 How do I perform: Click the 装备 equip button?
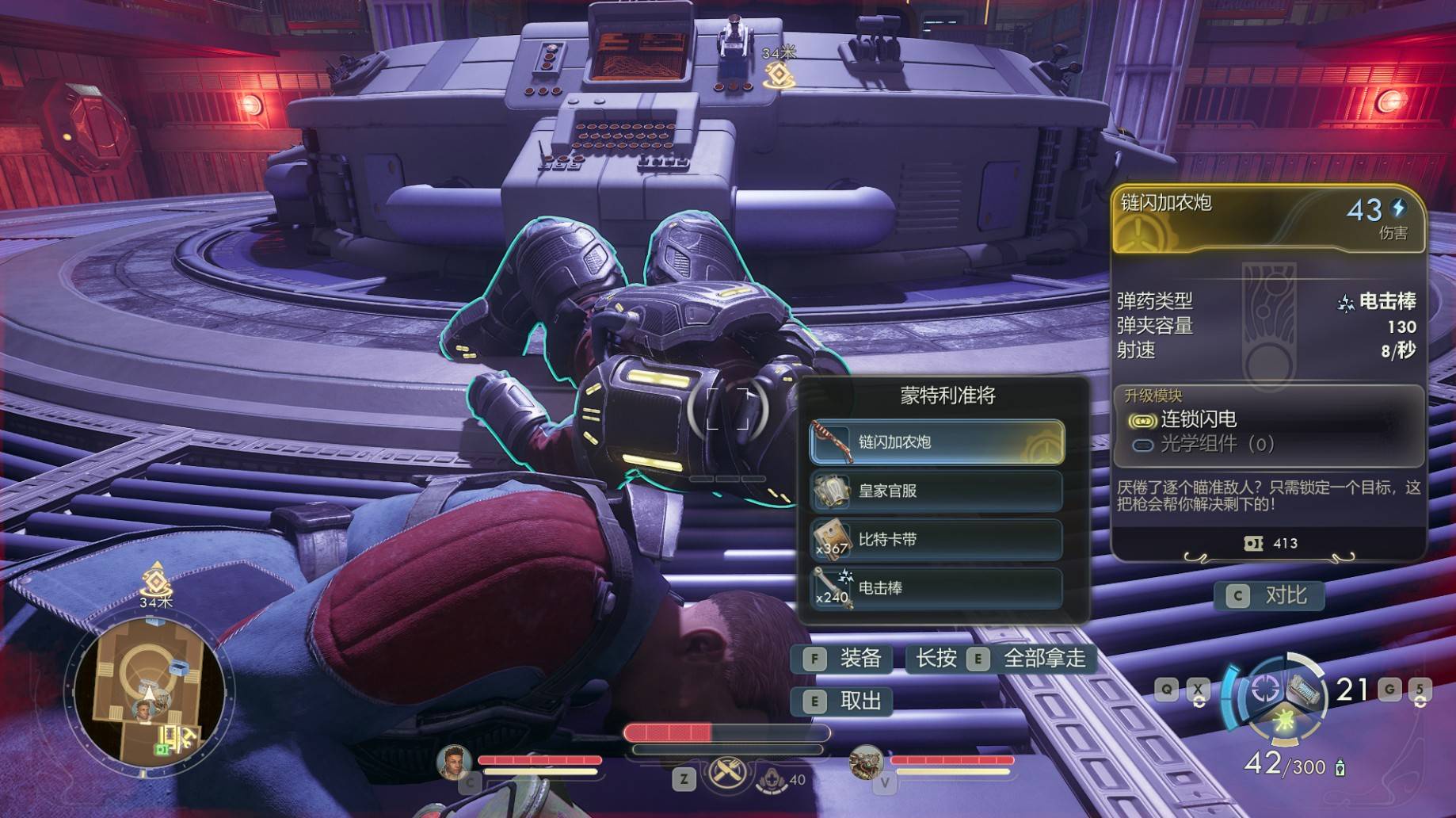(x=844, y=658)
